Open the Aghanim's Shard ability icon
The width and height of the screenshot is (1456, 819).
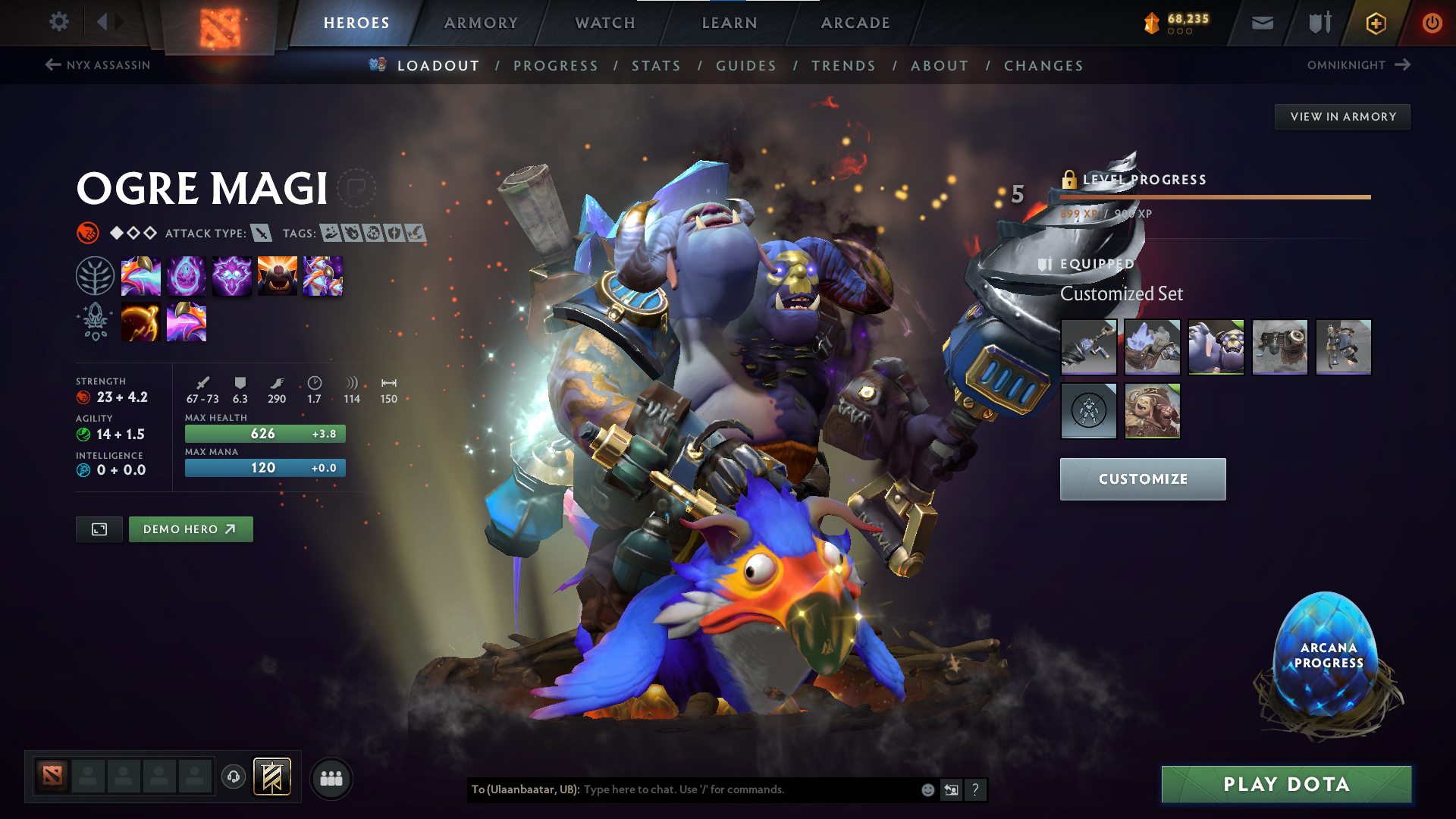point(187,321)
